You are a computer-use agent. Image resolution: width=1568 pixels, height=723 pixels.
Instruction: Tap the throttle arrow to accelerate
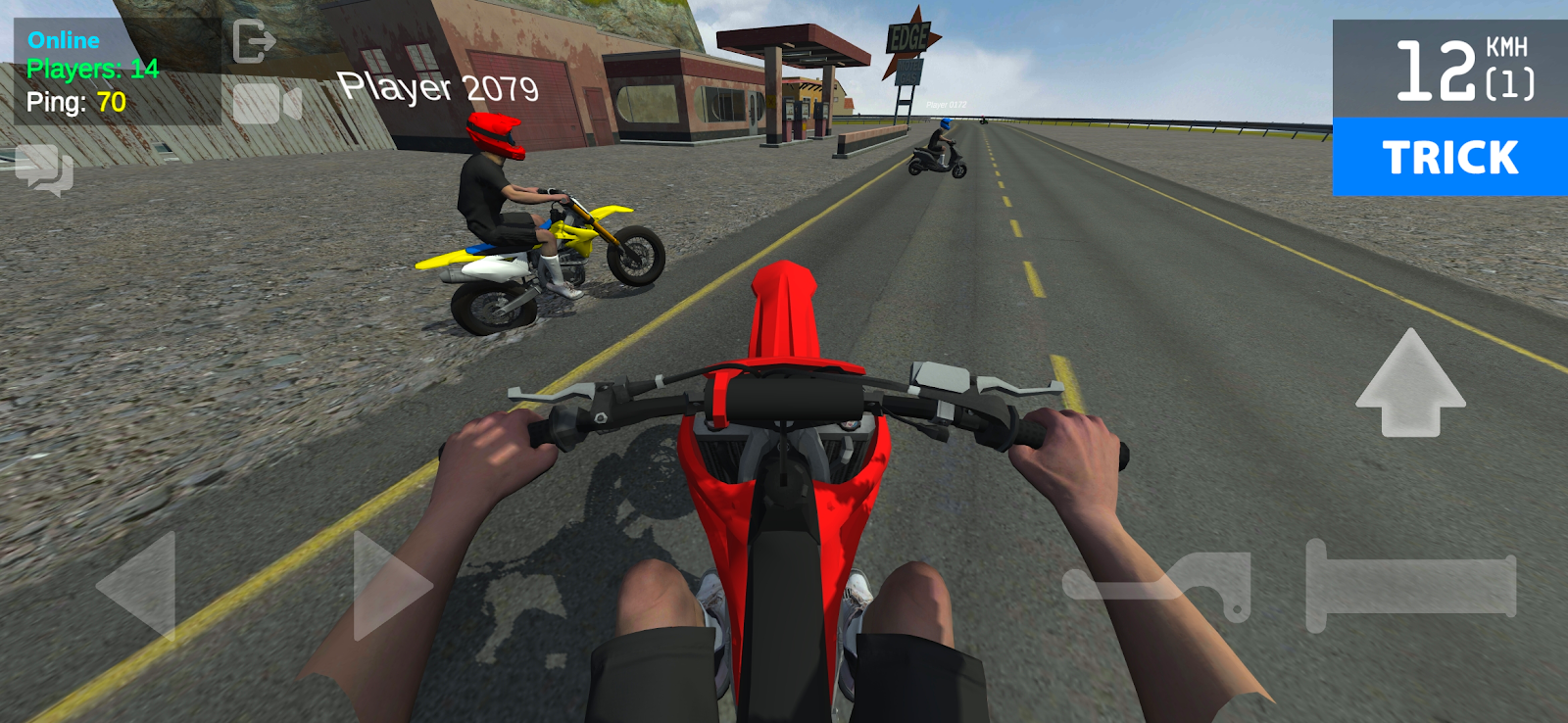point(1411,382)
